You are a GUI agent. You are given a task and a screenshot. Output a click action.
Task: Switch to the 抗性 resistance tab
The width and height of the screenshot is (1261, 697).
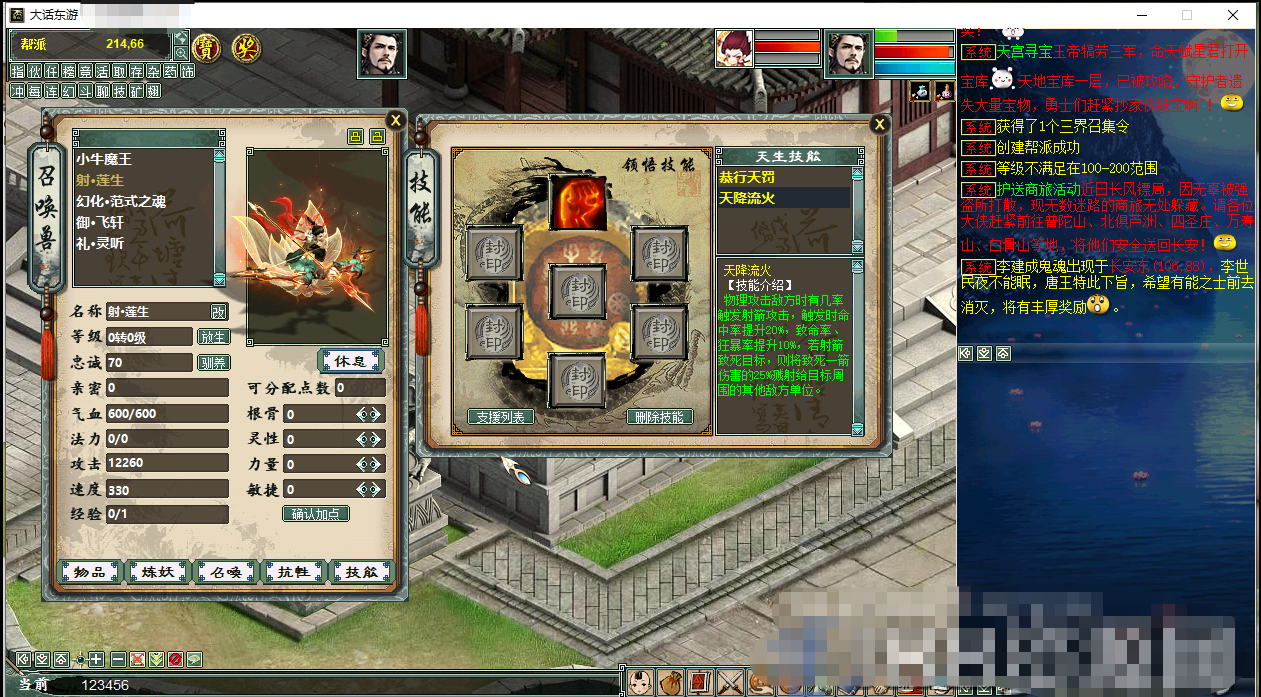click(x=293, y=572)
